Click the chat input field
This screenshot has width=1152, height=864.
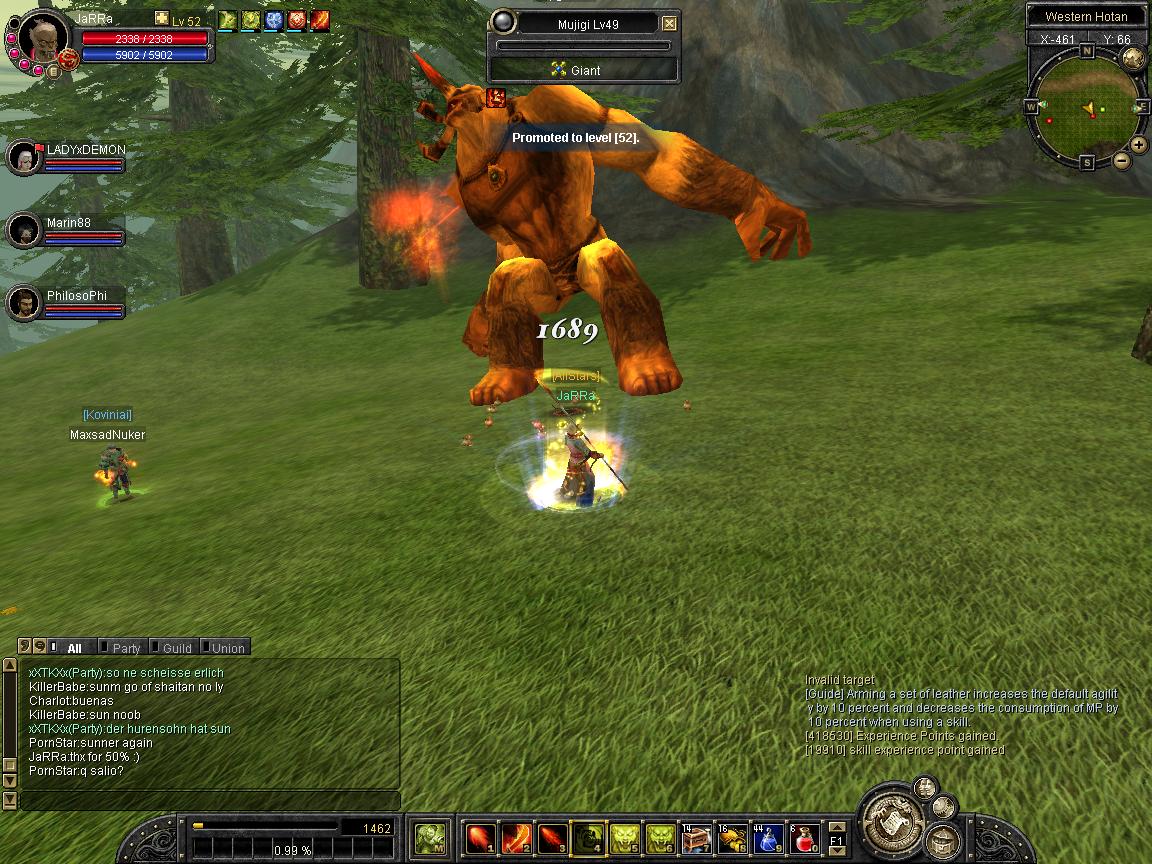(210, 800)
